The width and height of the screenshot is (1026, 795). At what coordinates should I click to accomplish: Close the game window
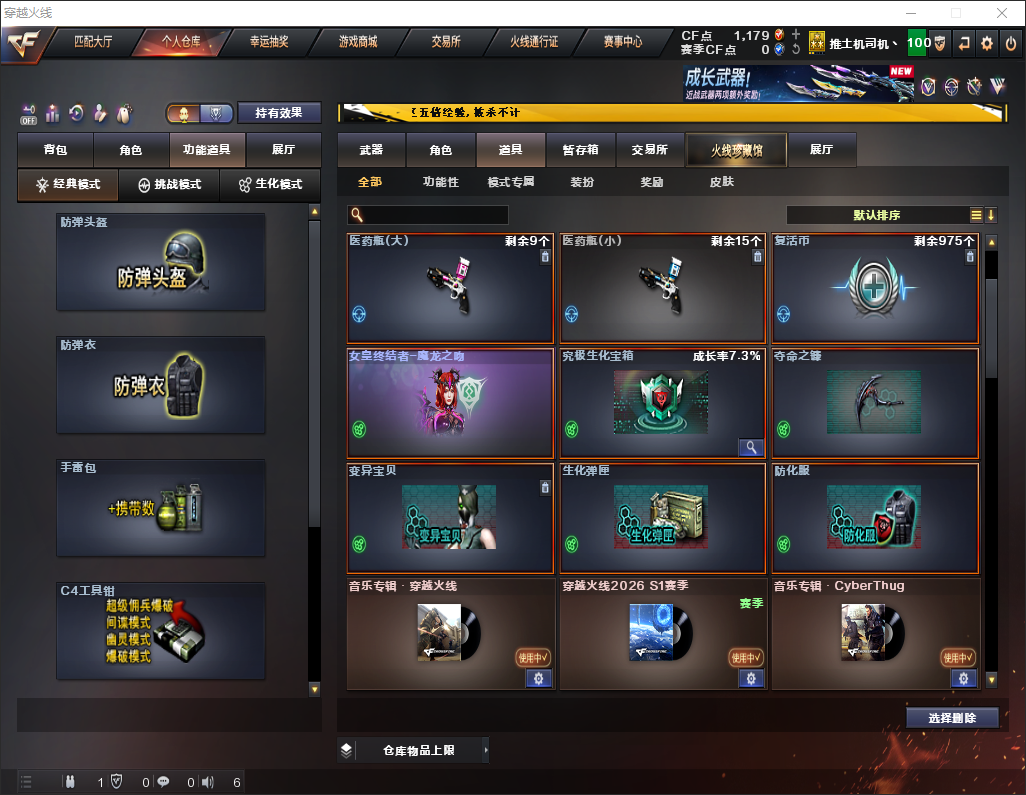[x=1002, y=13]
